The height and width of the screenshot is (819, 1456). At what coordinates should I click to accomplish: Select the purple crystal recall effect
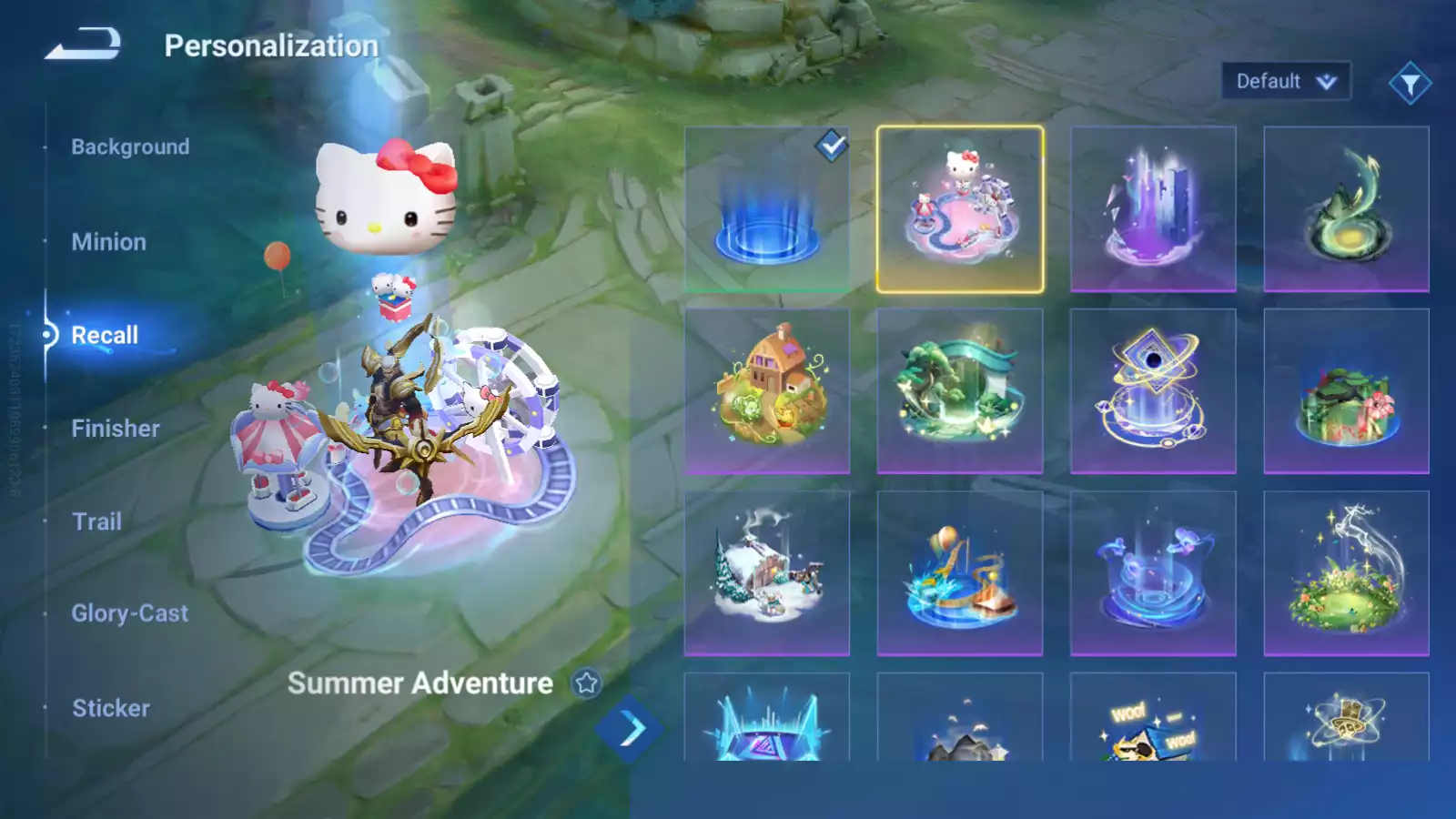pos(1153,209)
